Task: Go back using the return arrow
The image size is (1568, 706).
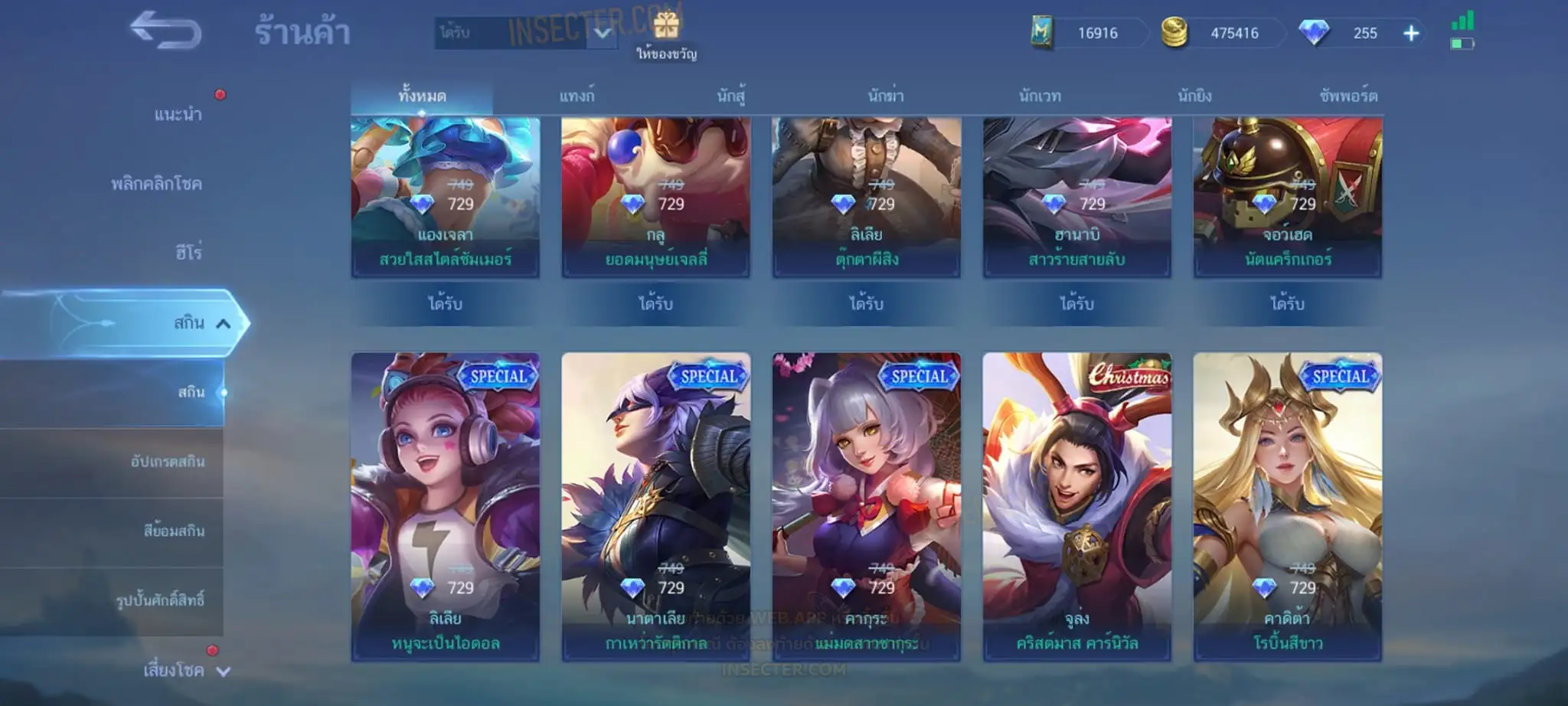Action: 165,31
